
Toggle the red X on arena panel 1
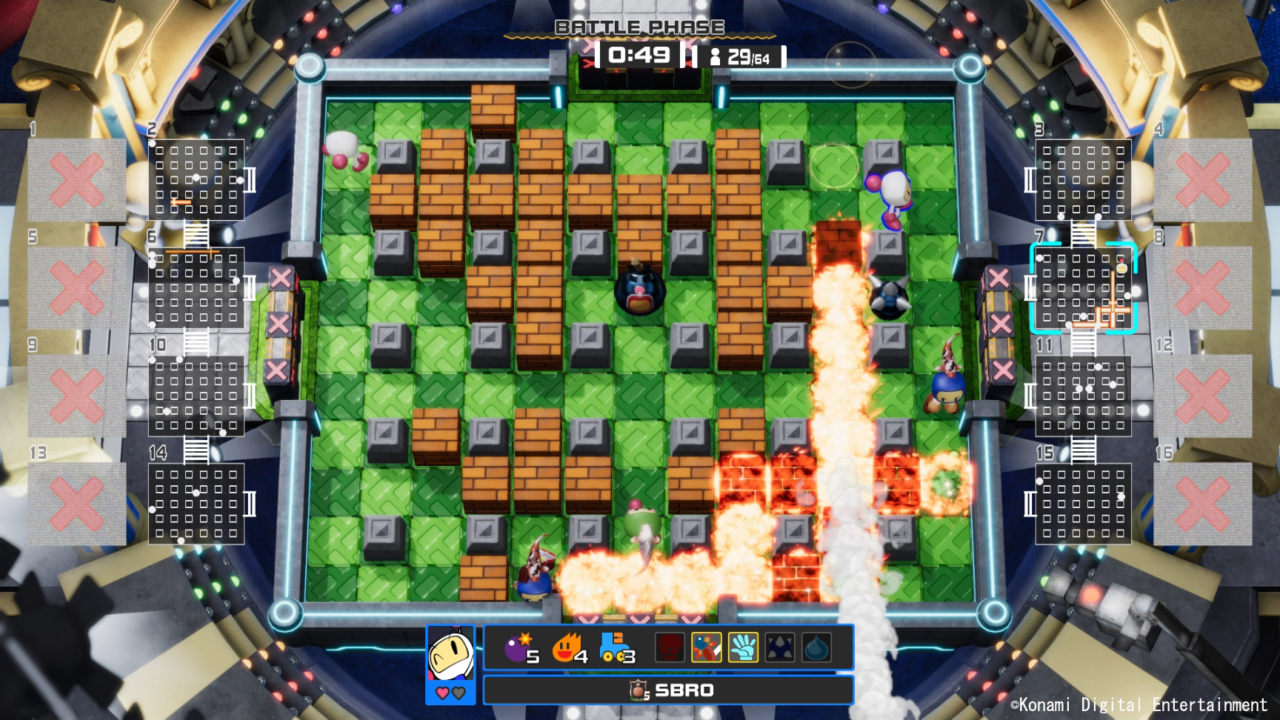point(75,178)
